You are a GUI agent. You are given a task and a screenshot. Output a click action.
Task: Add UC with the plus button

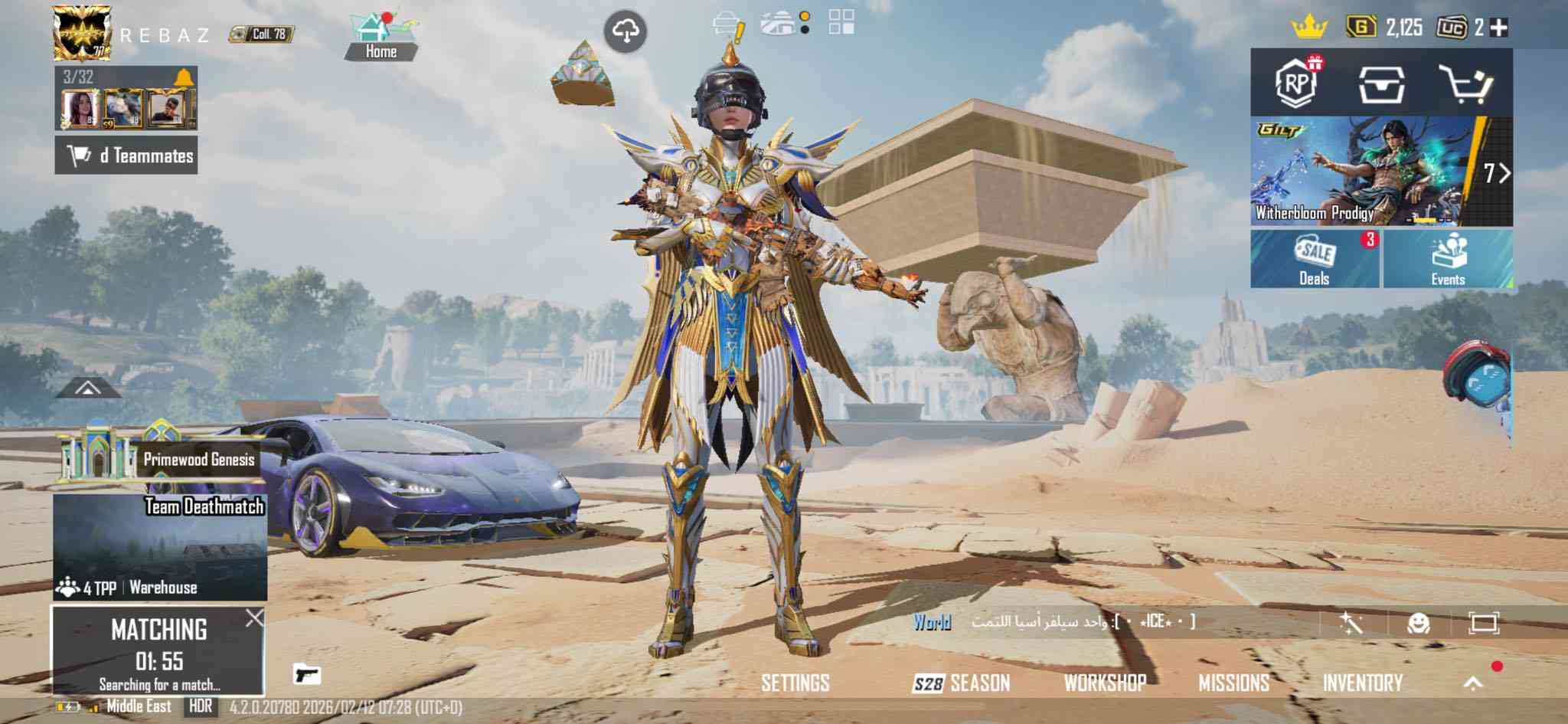coord(1500,28)
